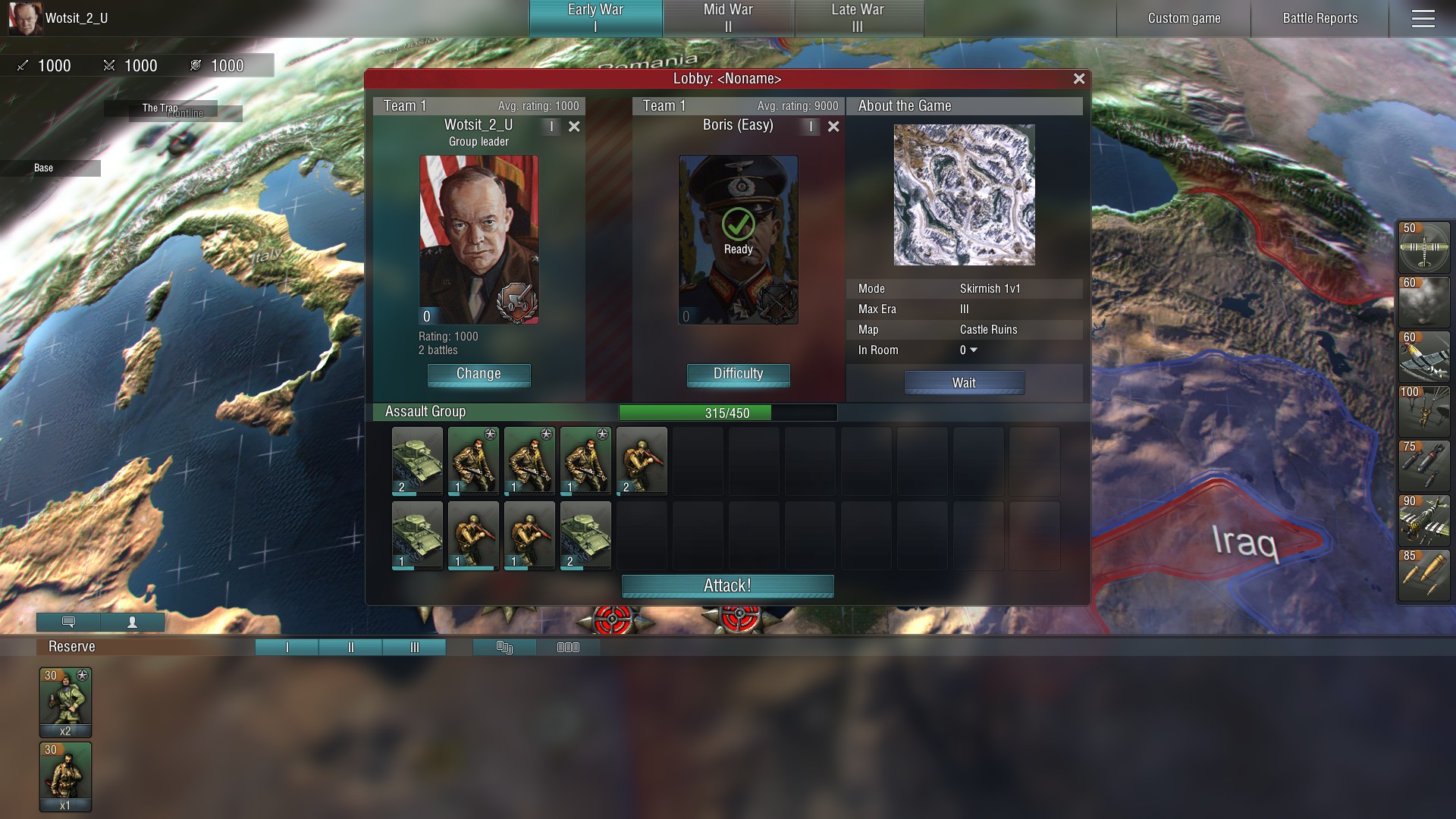
Task: Launch the battle with Attack!
Action: [x=727, y=585]
